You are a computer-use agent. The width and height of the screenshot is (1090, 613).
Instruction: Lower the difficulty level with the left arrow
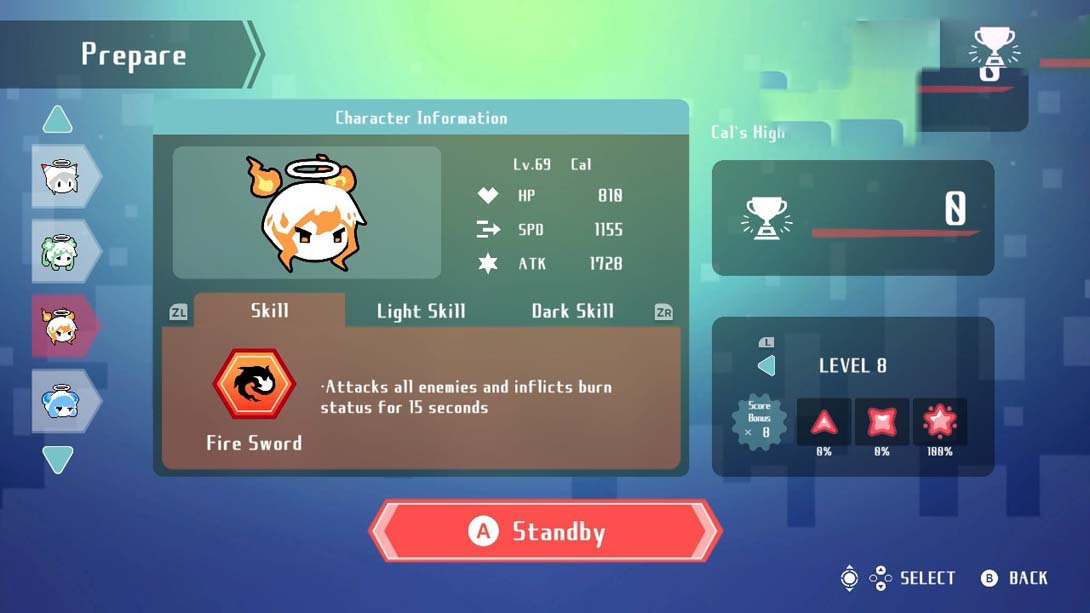[767, 366]
